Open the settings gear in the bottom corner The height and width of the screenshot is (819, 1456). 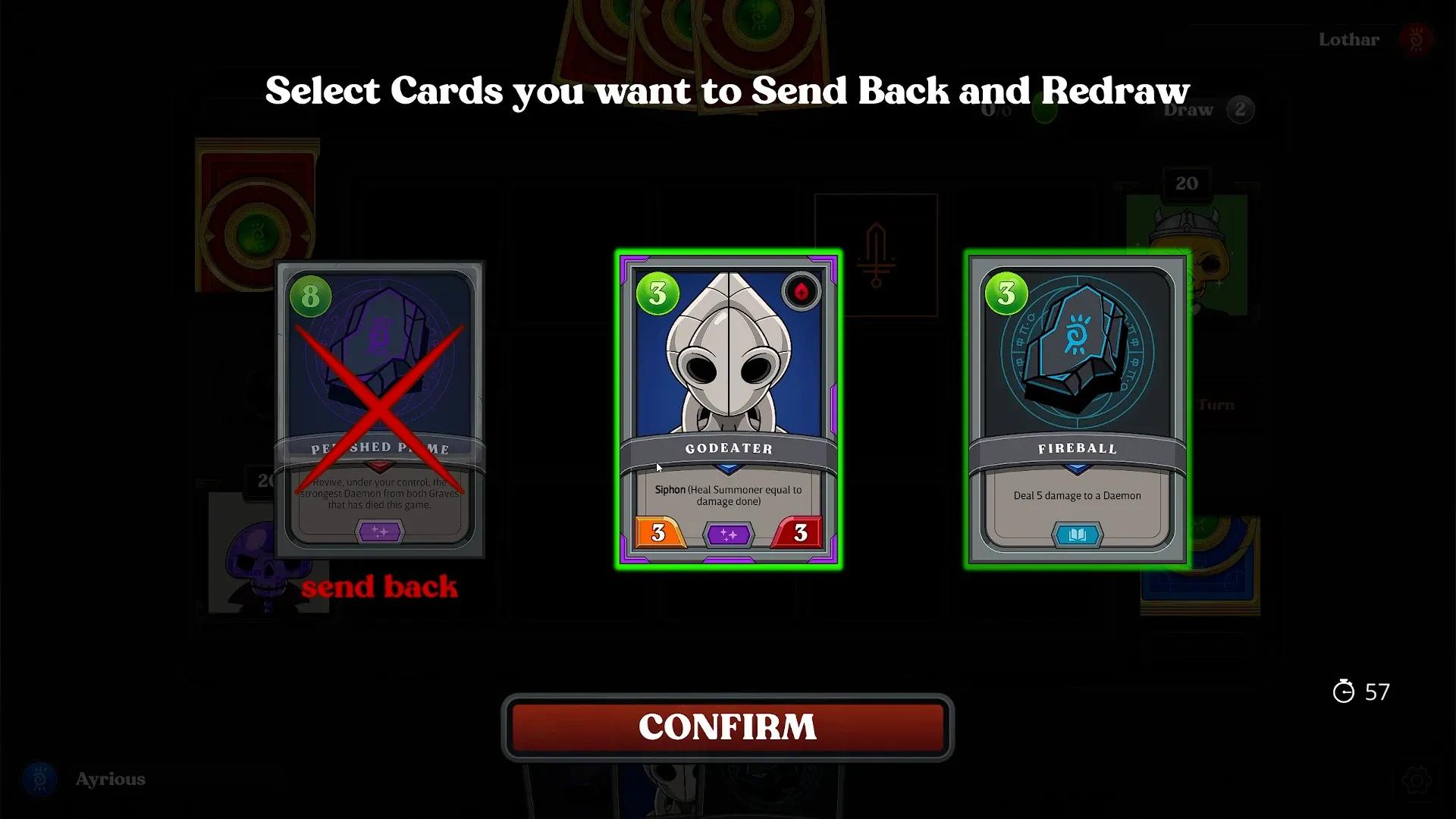pos(1417,781)
